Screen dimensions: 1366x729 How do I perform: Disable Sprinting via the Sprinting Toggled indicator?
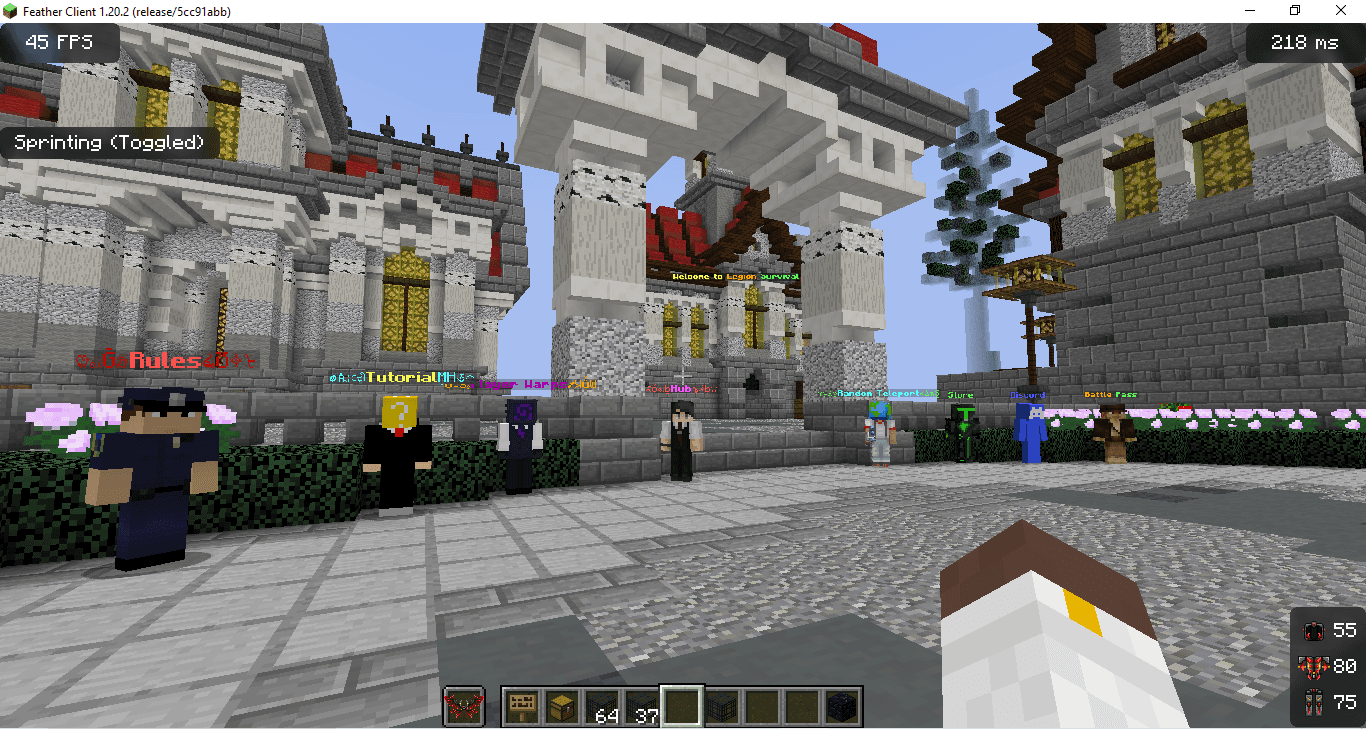pos(110,142)
